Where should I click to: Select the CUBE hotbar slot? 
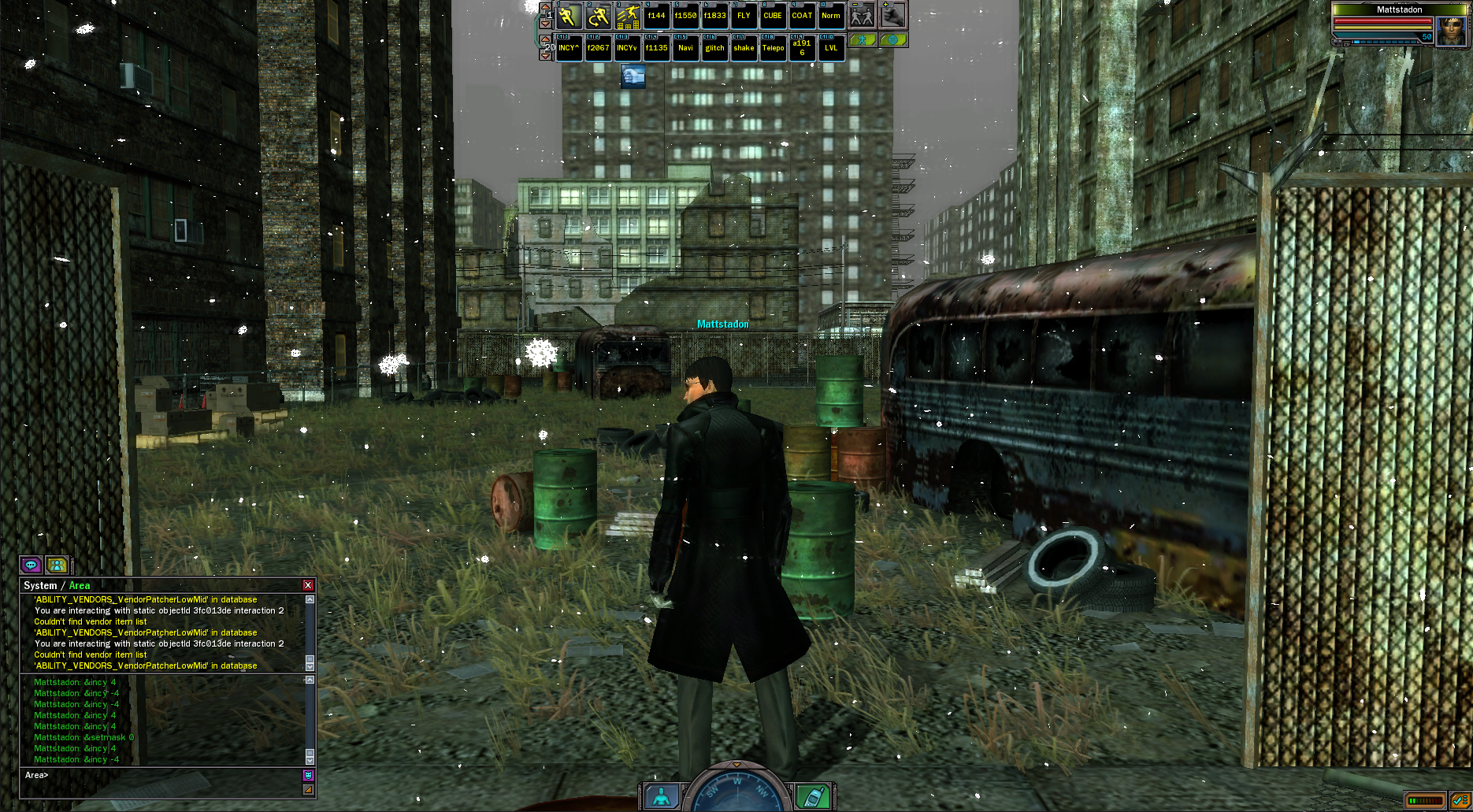773,16
